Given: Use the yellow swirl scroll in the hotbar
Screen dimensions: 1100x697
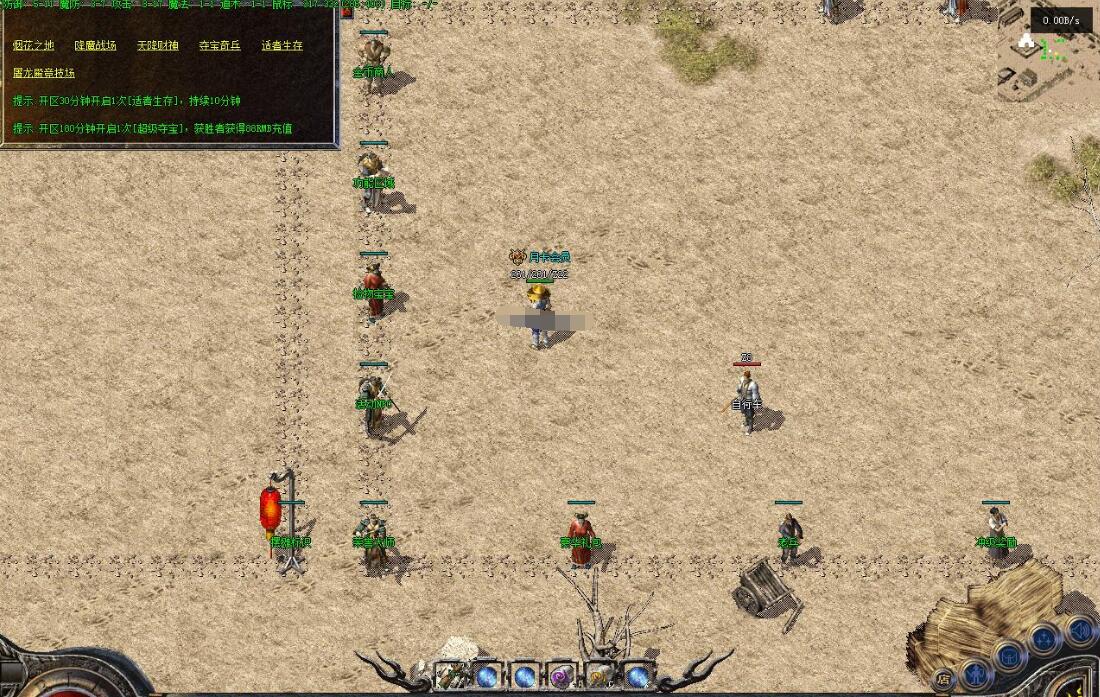Looking at the screenshot, I should coord(599,677).
